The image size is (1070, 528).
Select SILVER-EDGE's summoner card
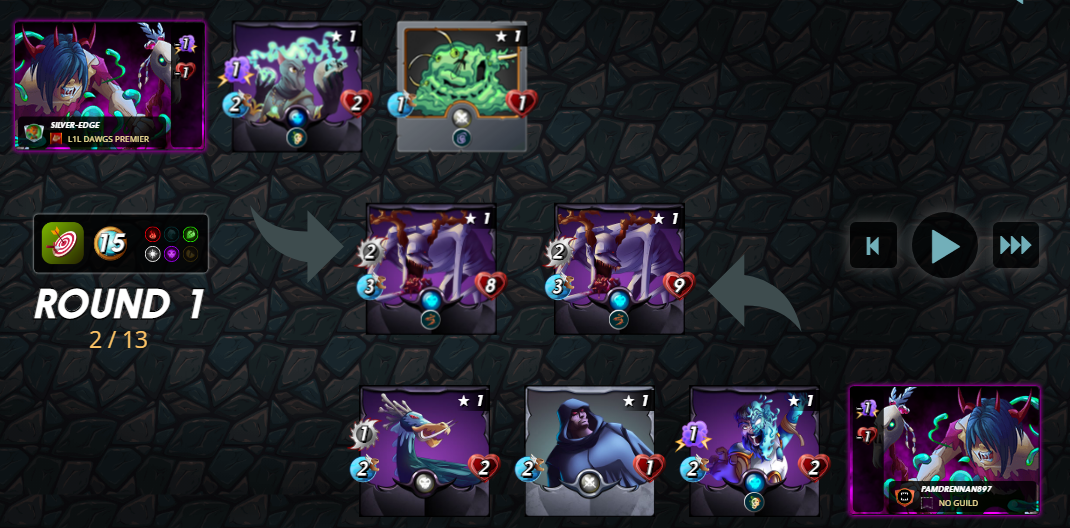(110, 86)
